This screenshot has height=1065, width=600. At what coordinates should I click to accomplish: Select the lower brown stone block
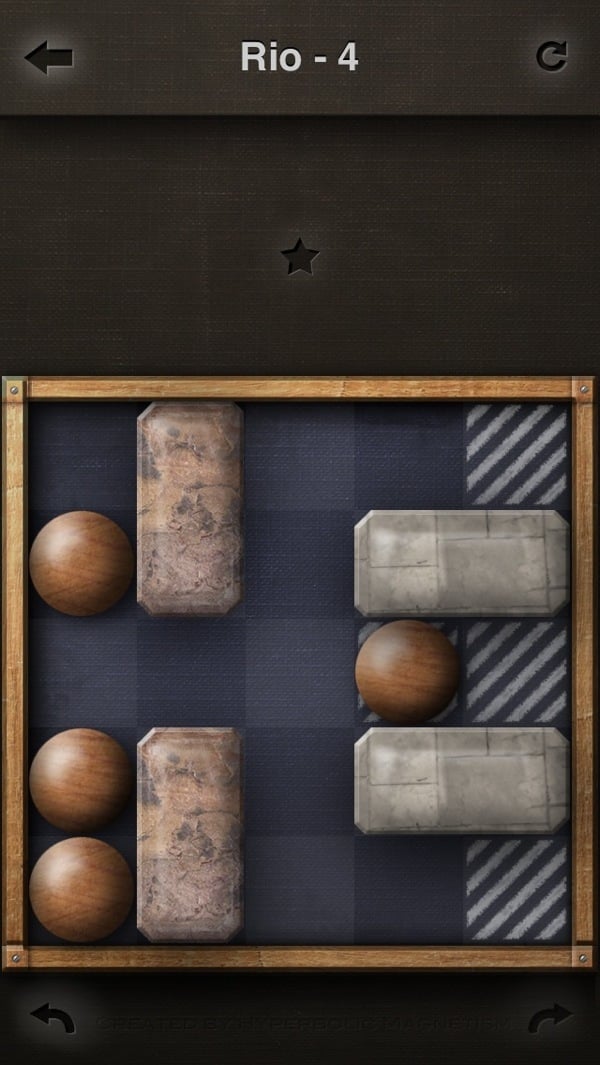tap(190, 834)
